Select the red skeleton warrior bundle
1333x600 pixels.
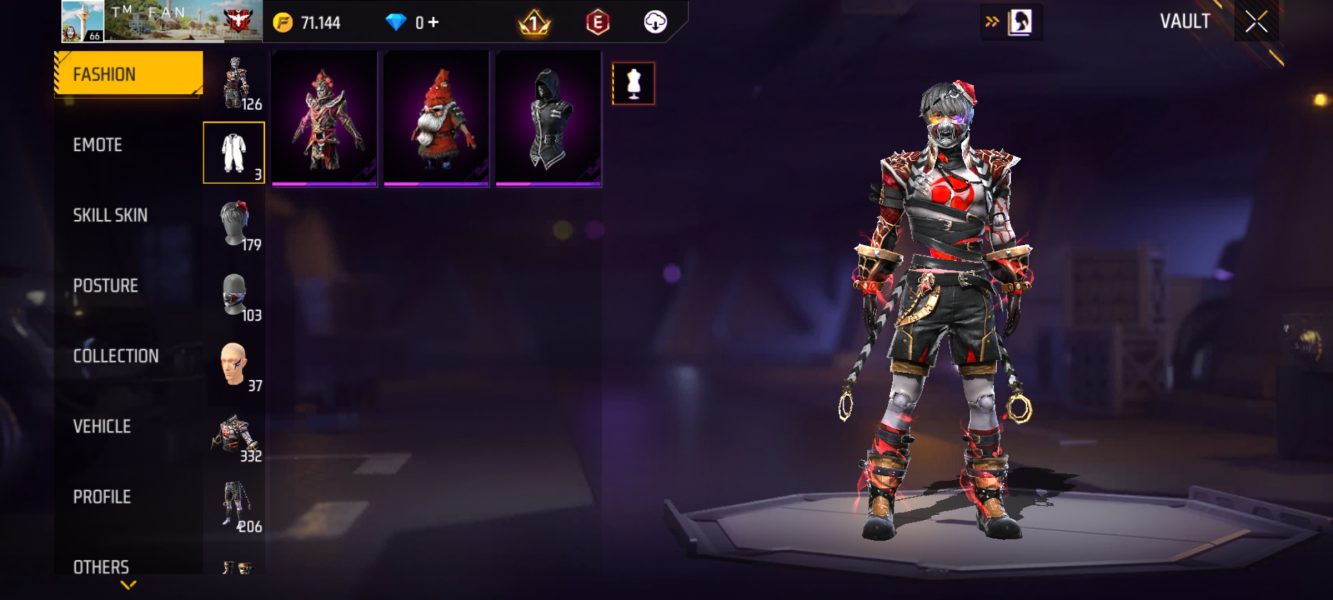tap(324, 118)
